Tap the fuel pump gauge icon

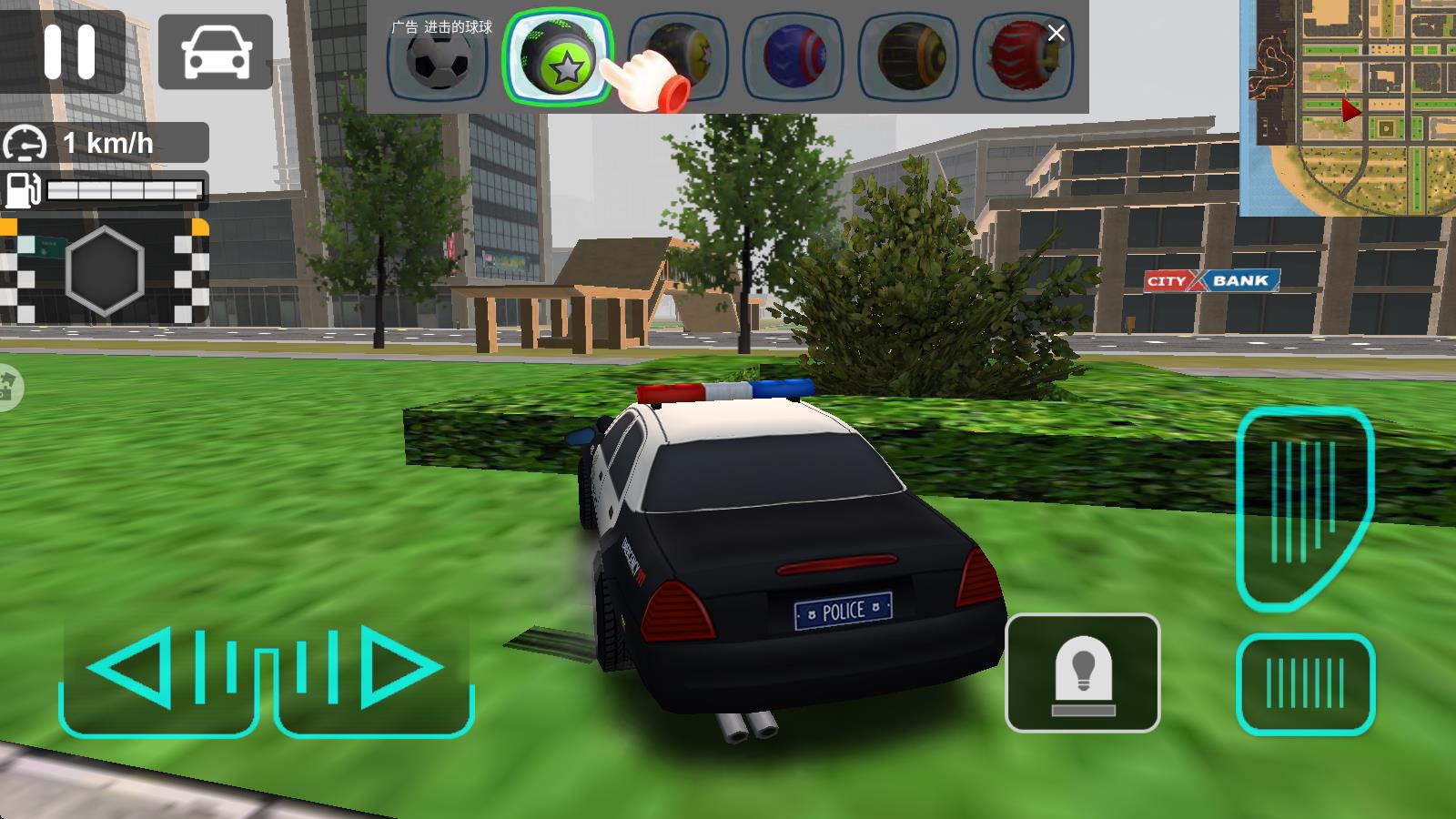pos(23,189)
